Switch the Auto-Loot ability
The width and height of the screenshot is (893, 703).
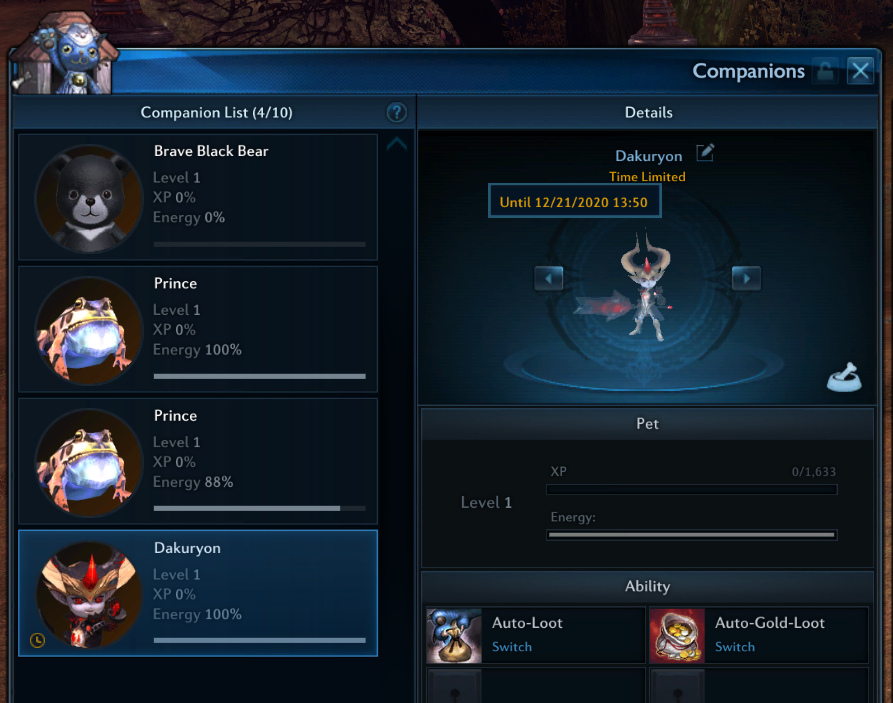point(512,647)
